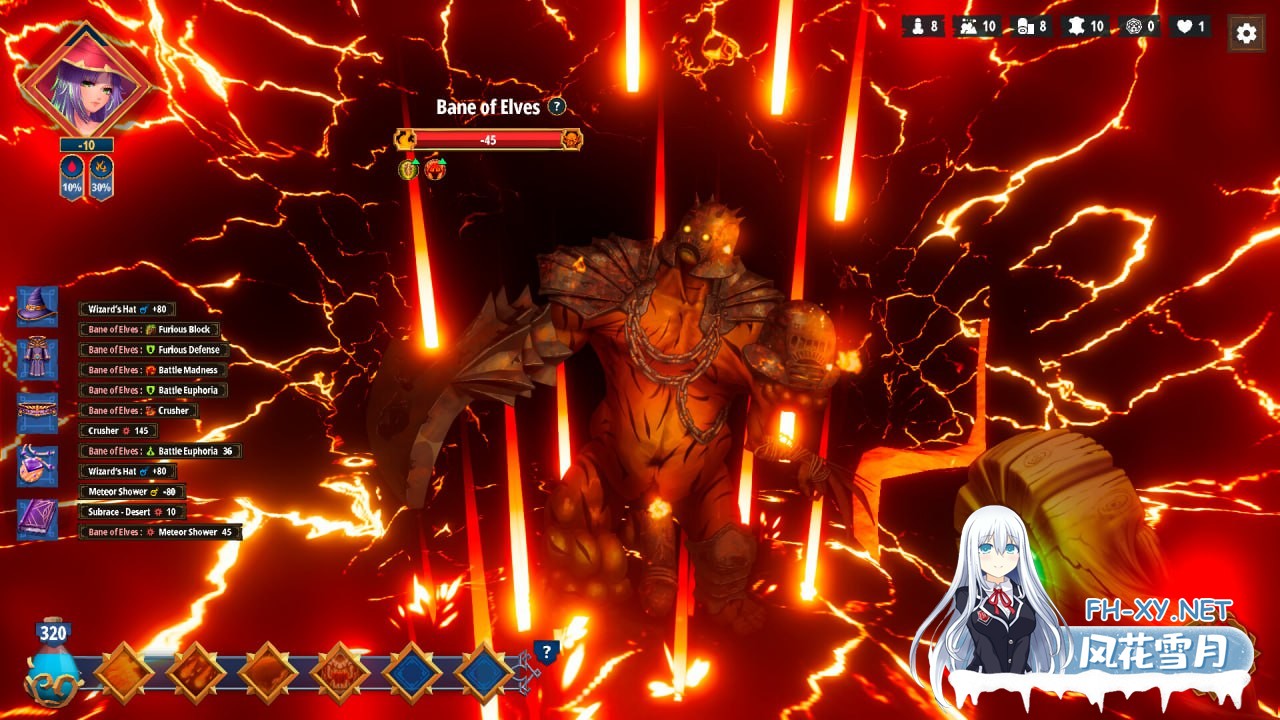Click the blue mana potion flask

tap(53, 668)
